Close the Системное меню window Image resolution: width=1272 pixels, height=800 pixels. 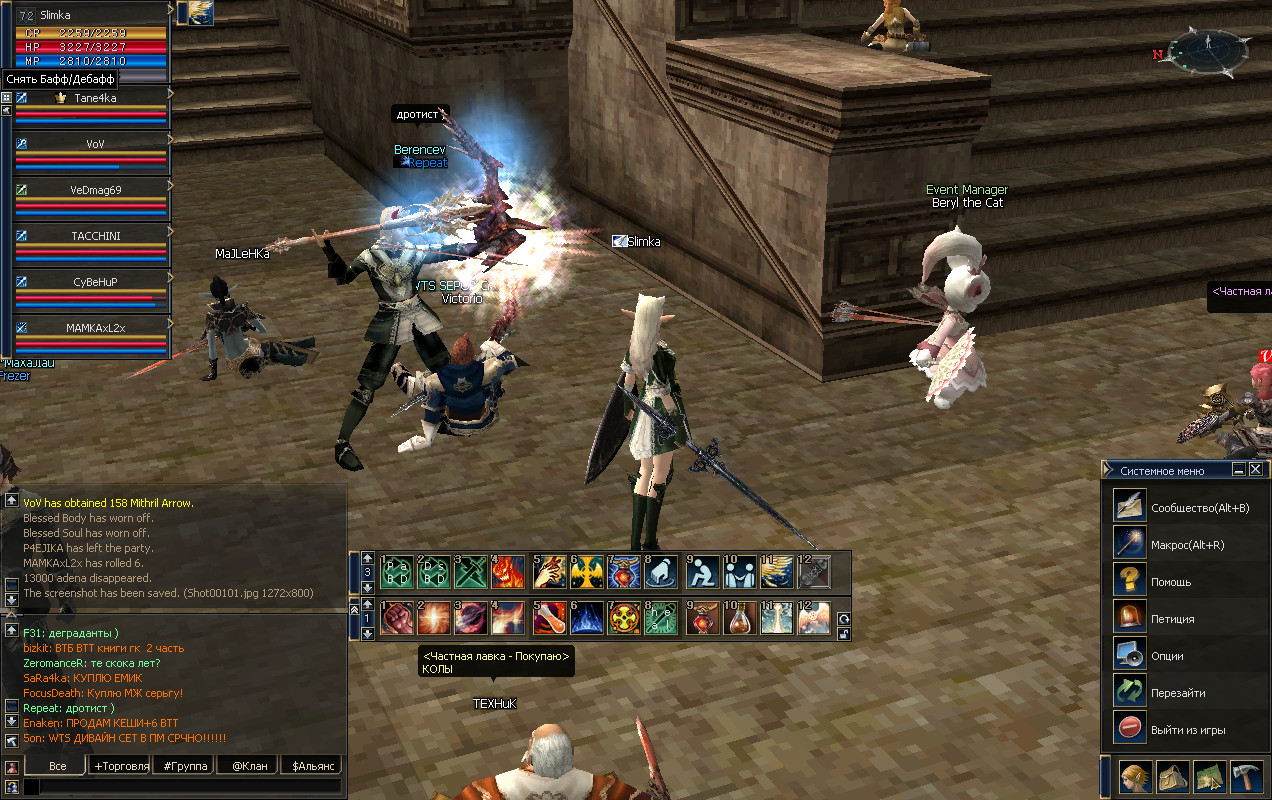1255,469
